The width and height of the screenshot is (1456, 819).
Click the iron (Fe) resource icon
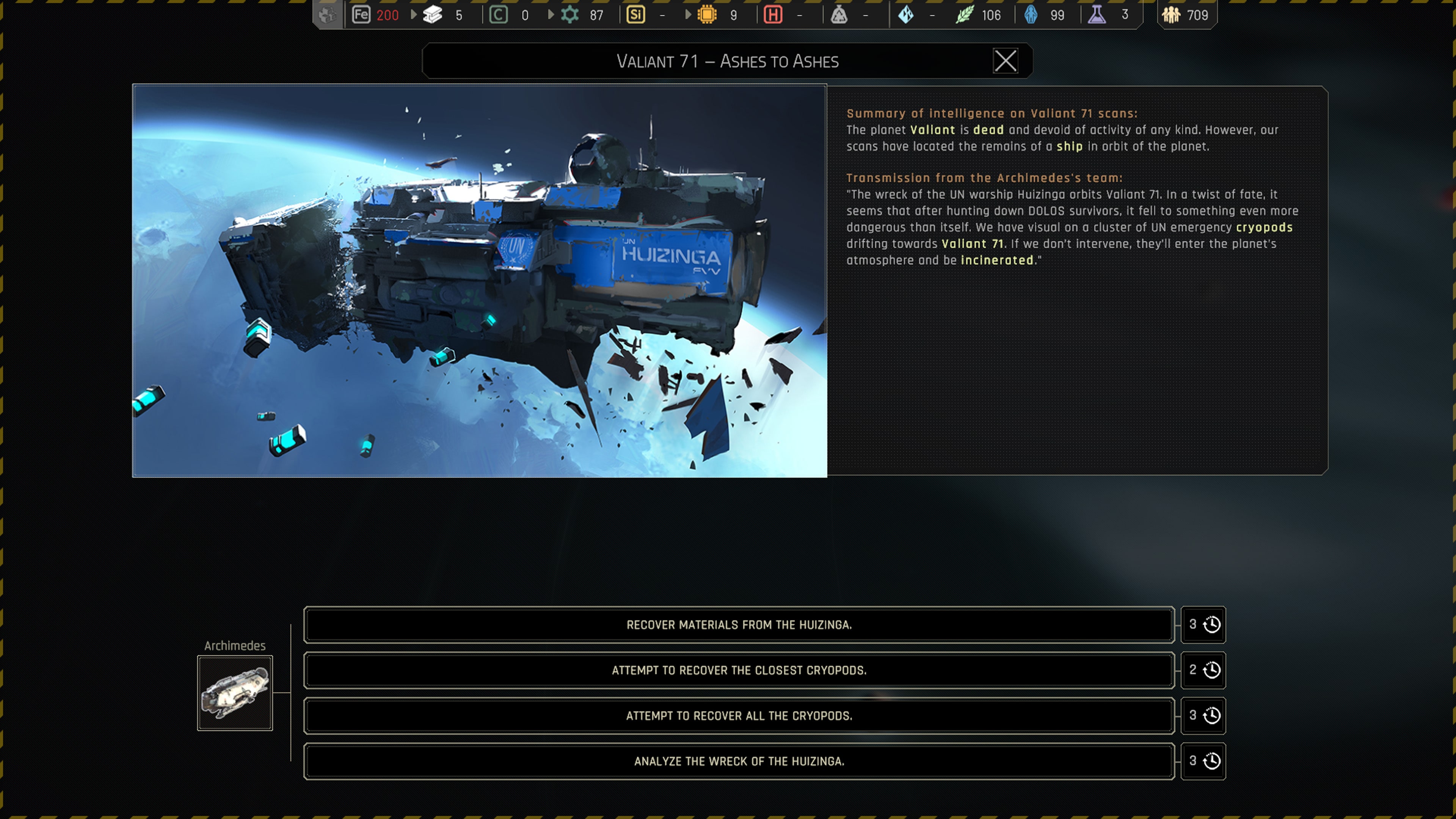pos(362,15)
